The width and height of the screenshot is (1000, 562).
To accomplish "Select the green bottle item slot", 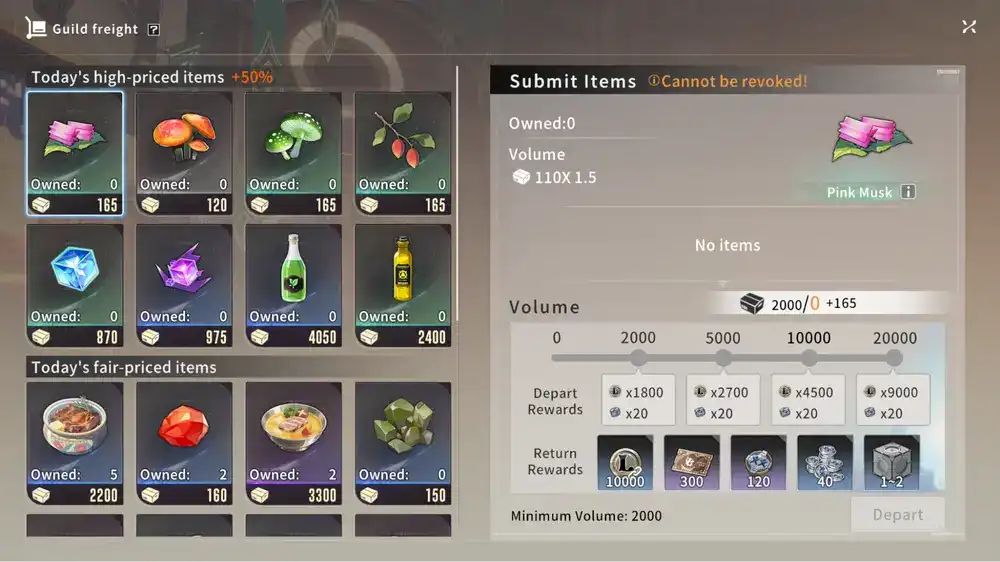I will point(293,285).
